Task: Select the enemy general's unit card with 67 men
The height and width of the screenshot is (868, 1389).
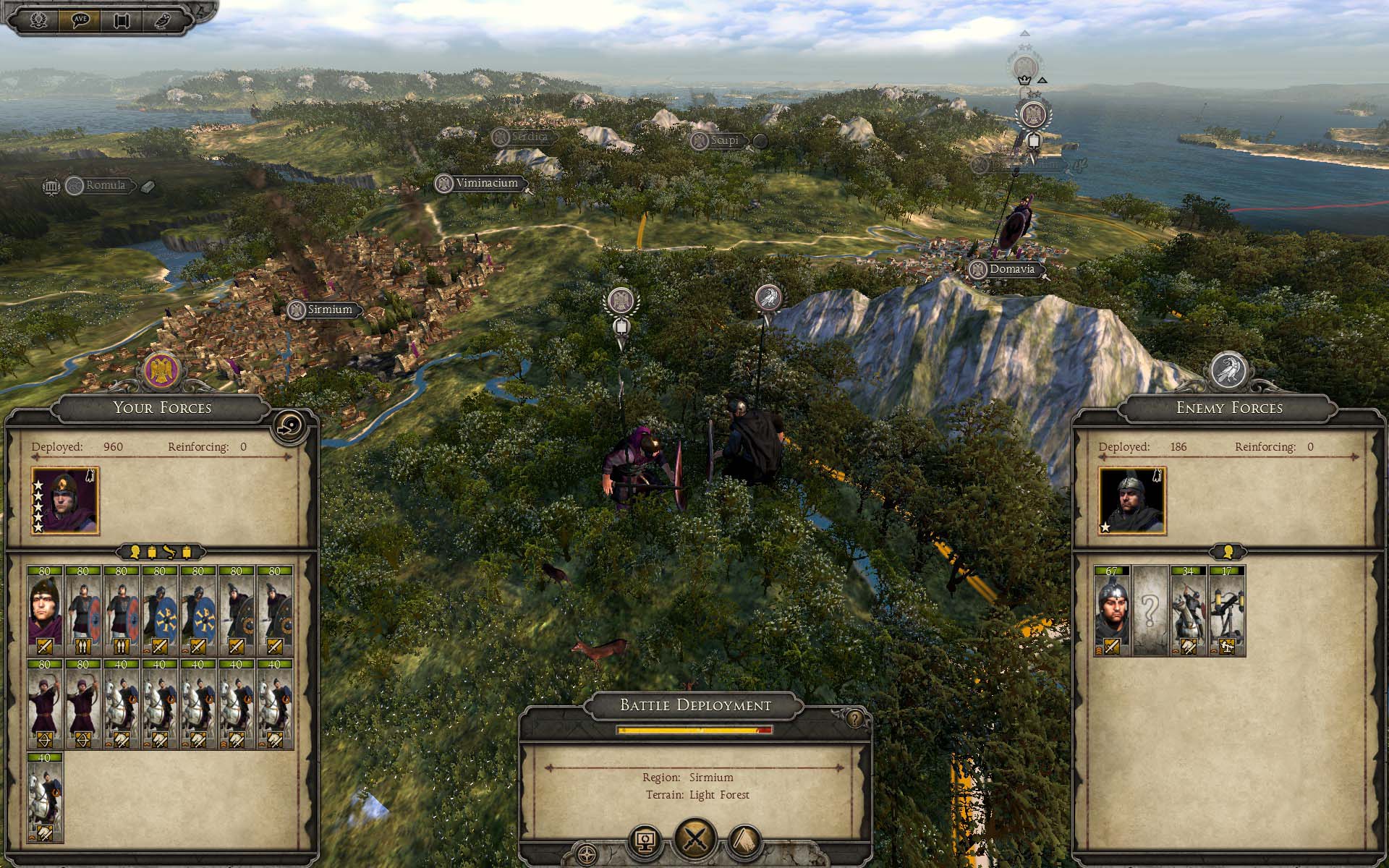Action: point(1112,610)
